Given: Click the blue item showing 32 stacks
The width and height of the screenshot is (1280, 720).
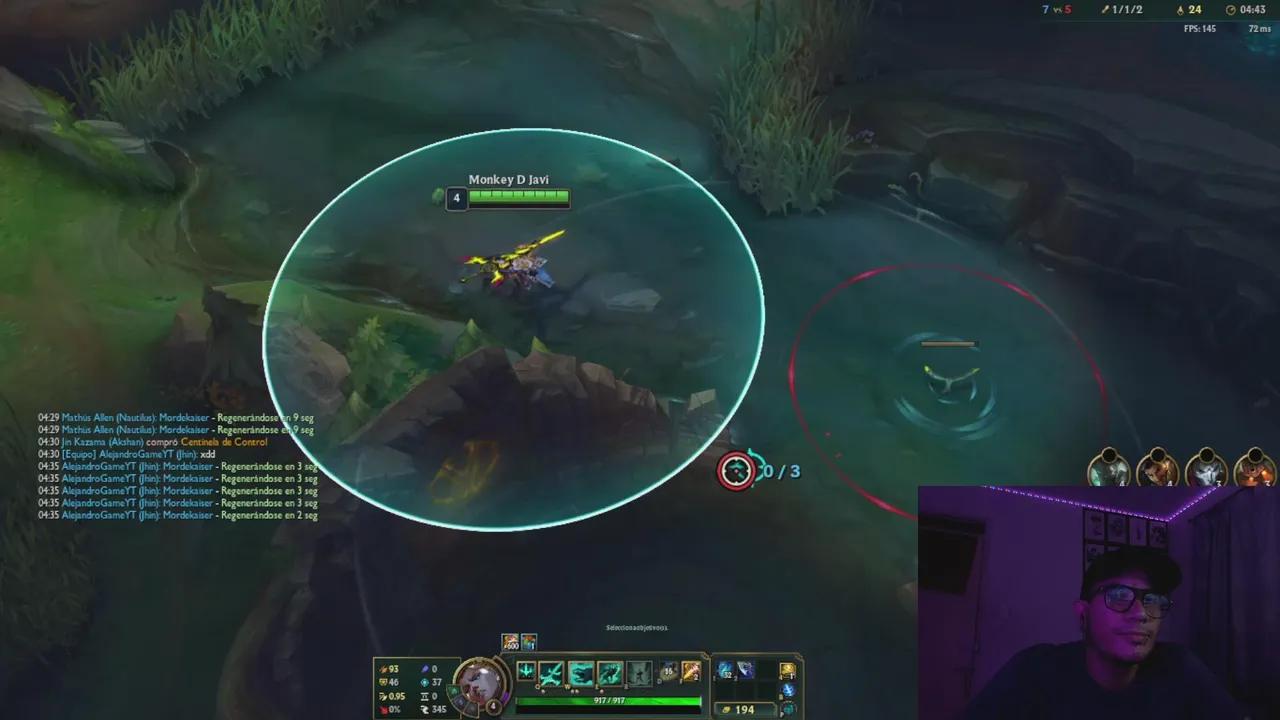Looking at the screenshot, I should pyautogui.click(x=726, y=669).
